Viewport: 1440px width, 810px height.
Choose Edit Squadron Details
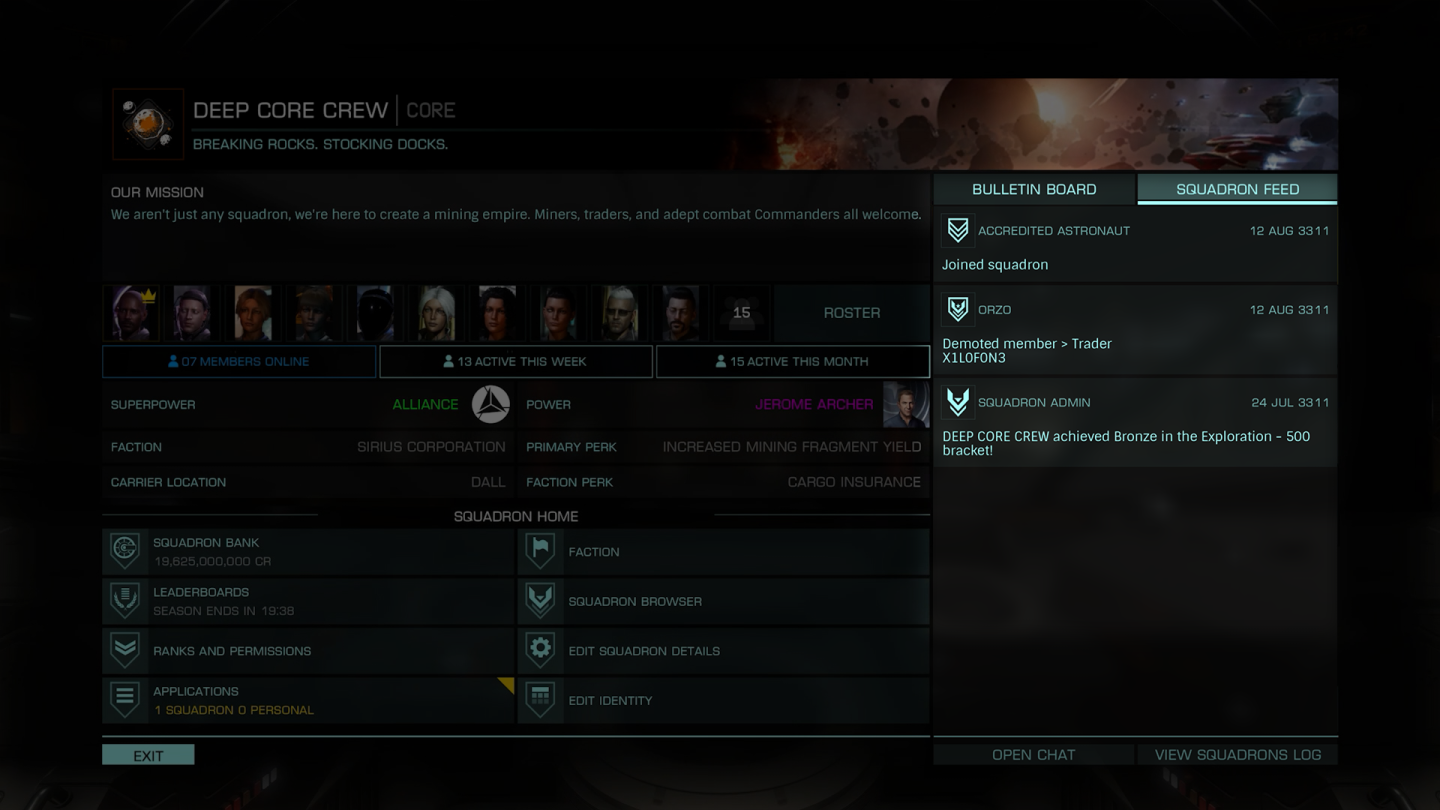[x=723, y=651]
